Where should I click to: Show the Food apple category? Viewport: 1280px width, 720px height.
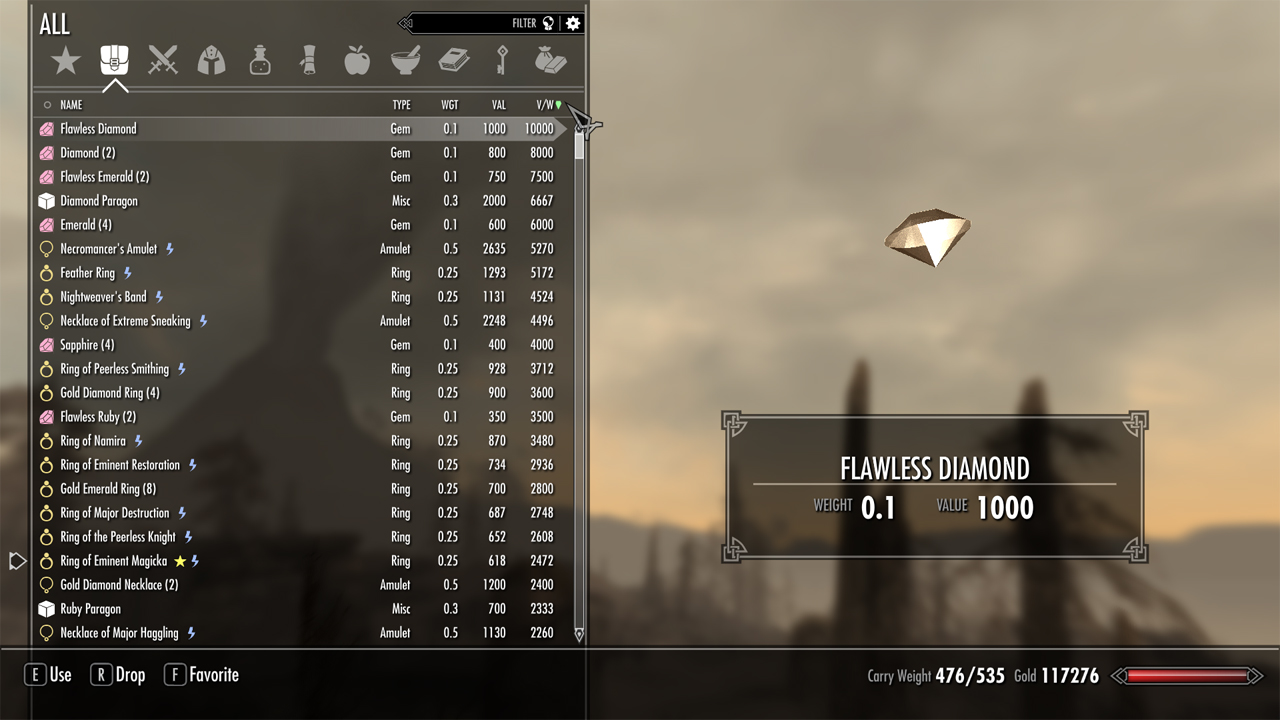point(357,61)
